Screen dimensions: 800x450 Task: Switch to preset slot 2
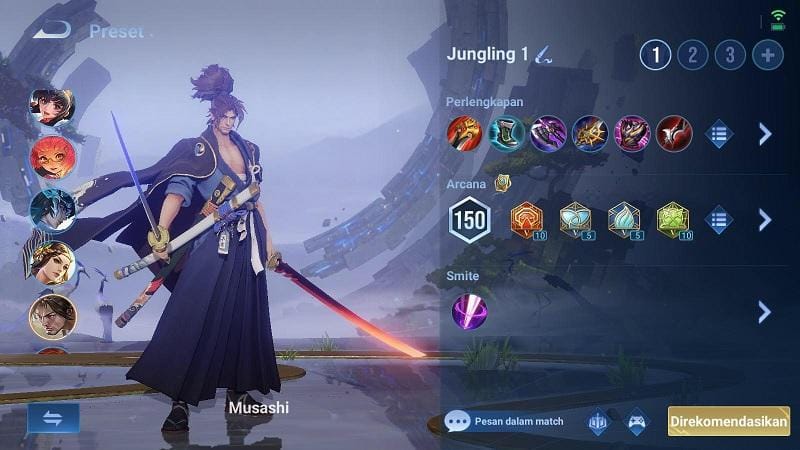pos(692,54)
